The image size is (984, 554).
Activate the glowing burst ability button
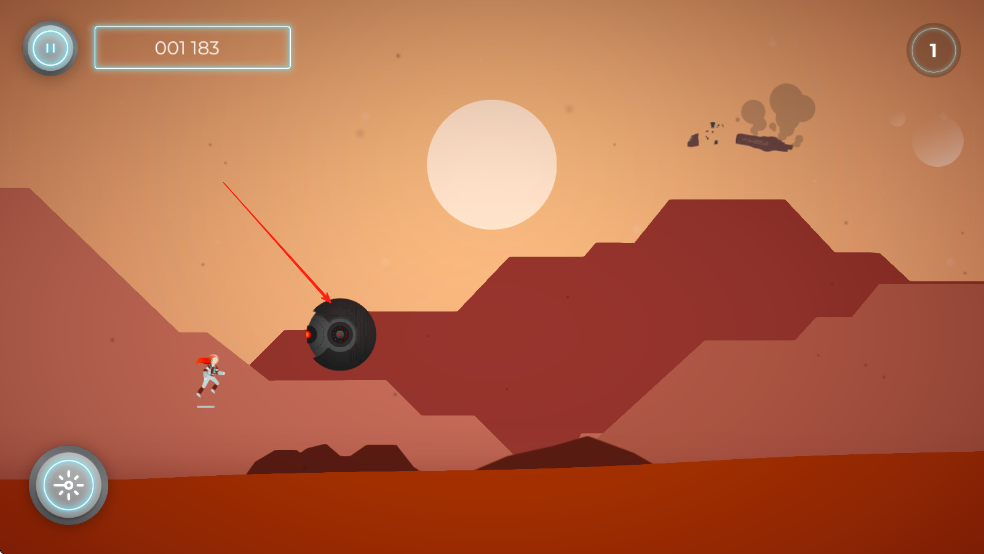(68, 485)
